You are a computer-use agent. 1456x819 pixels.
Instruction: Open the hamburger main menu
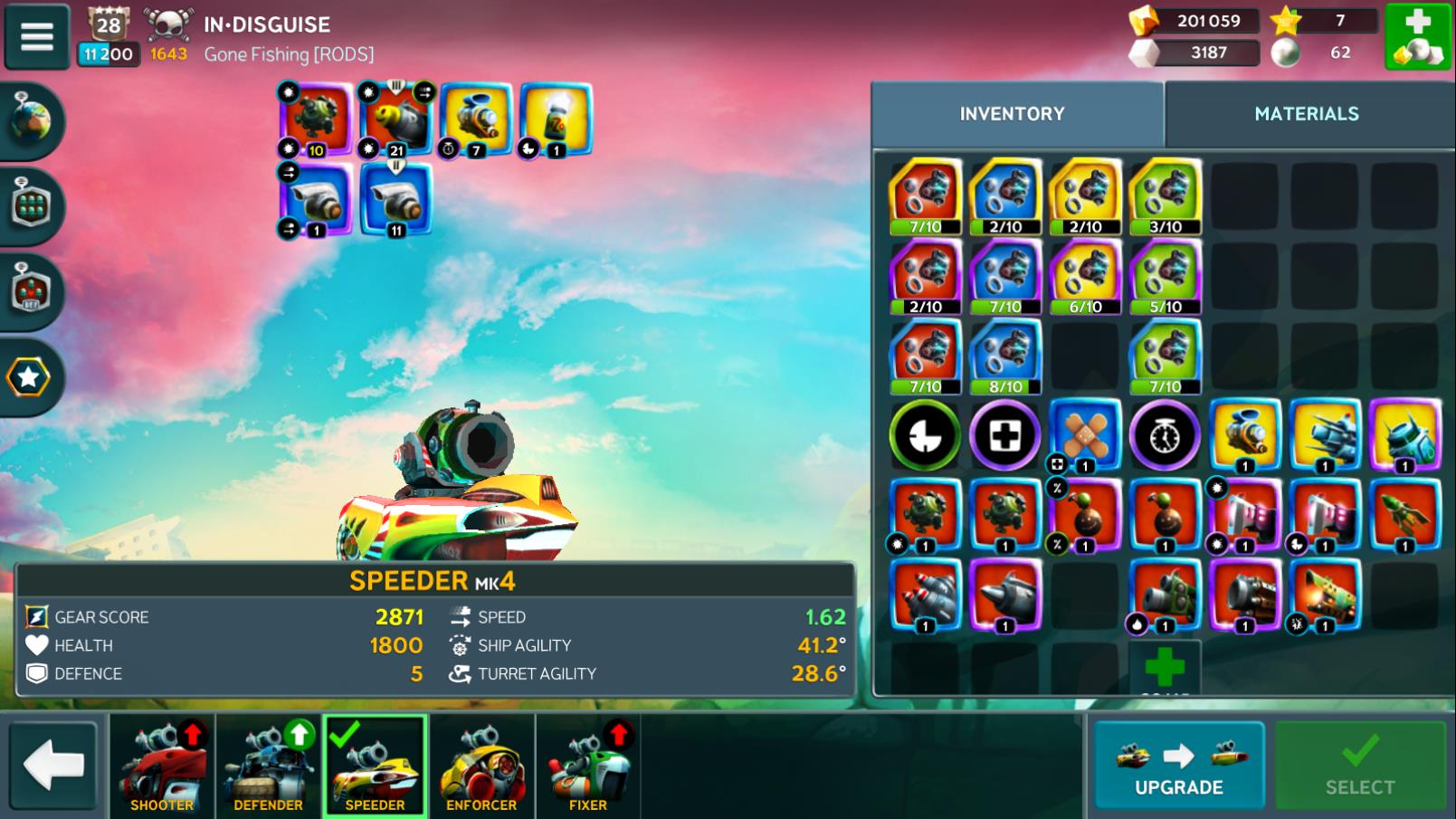37,36
